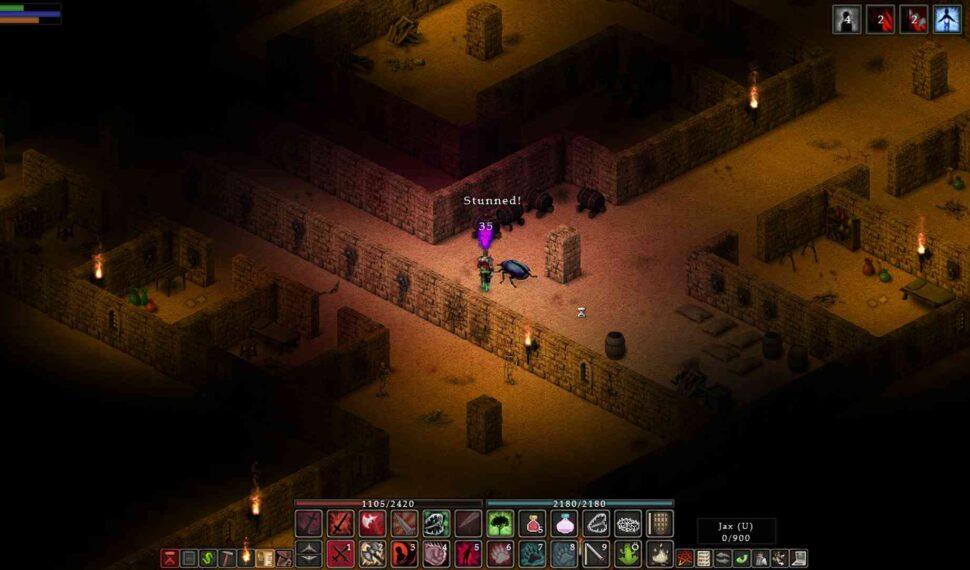Select the green tree ability icon
This screenshot has height=570, width=970.
tap(500, 523)
